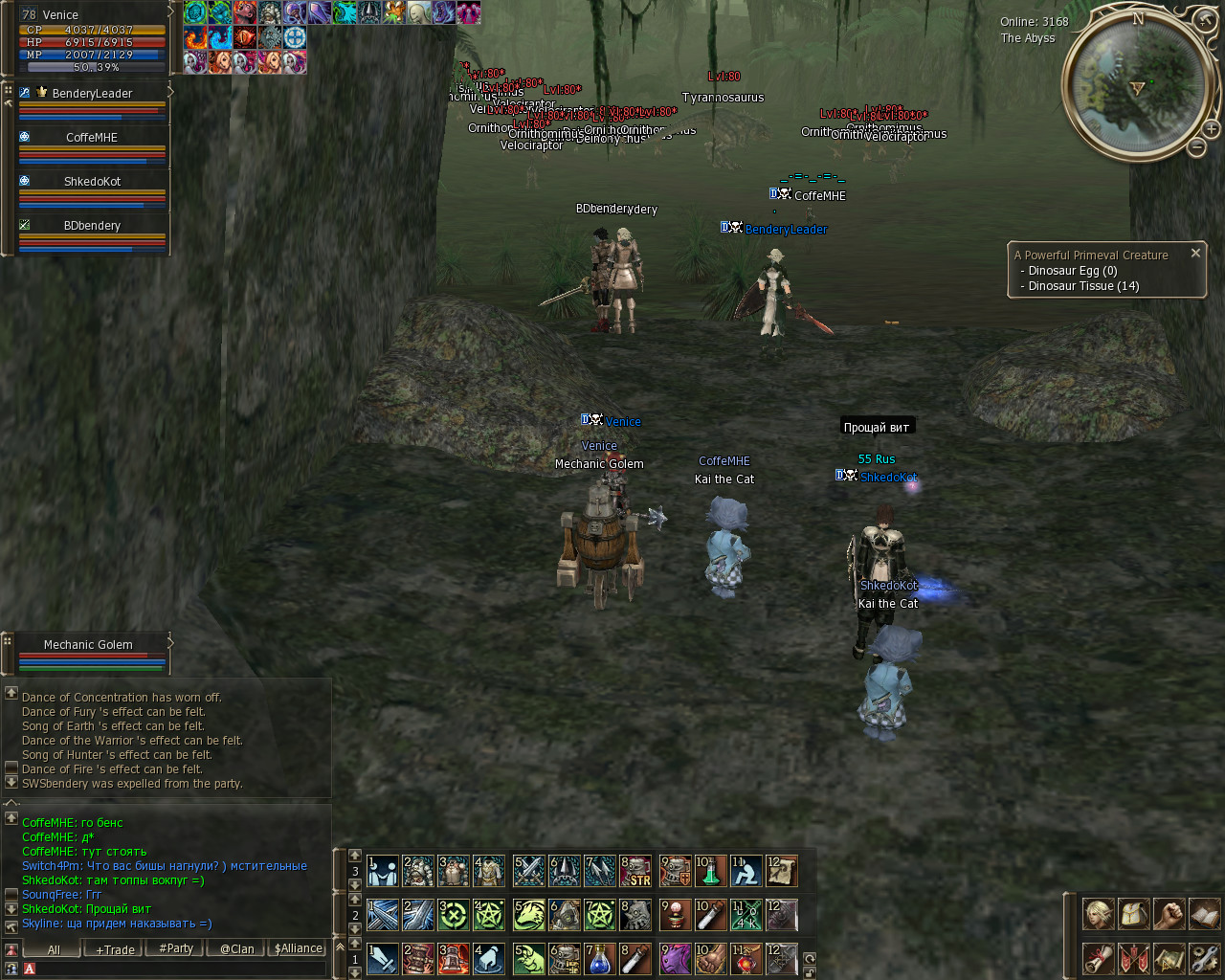This screenshot has height=980, width=1225.
Task: Select the @Clan chat tab
Action: [237, 948]
